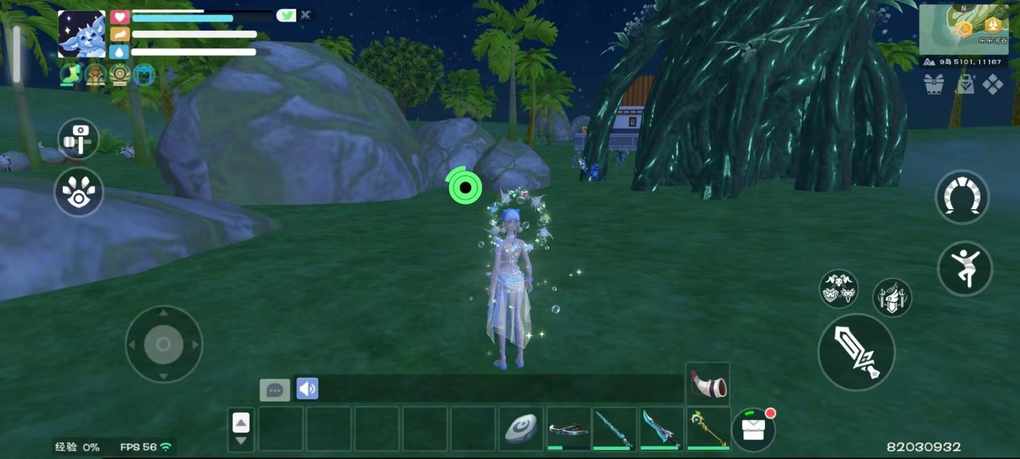Activate the jumping figure button
Viewport: 1020px width, 459px height.
pyautogui.click(x=964, y=268)
